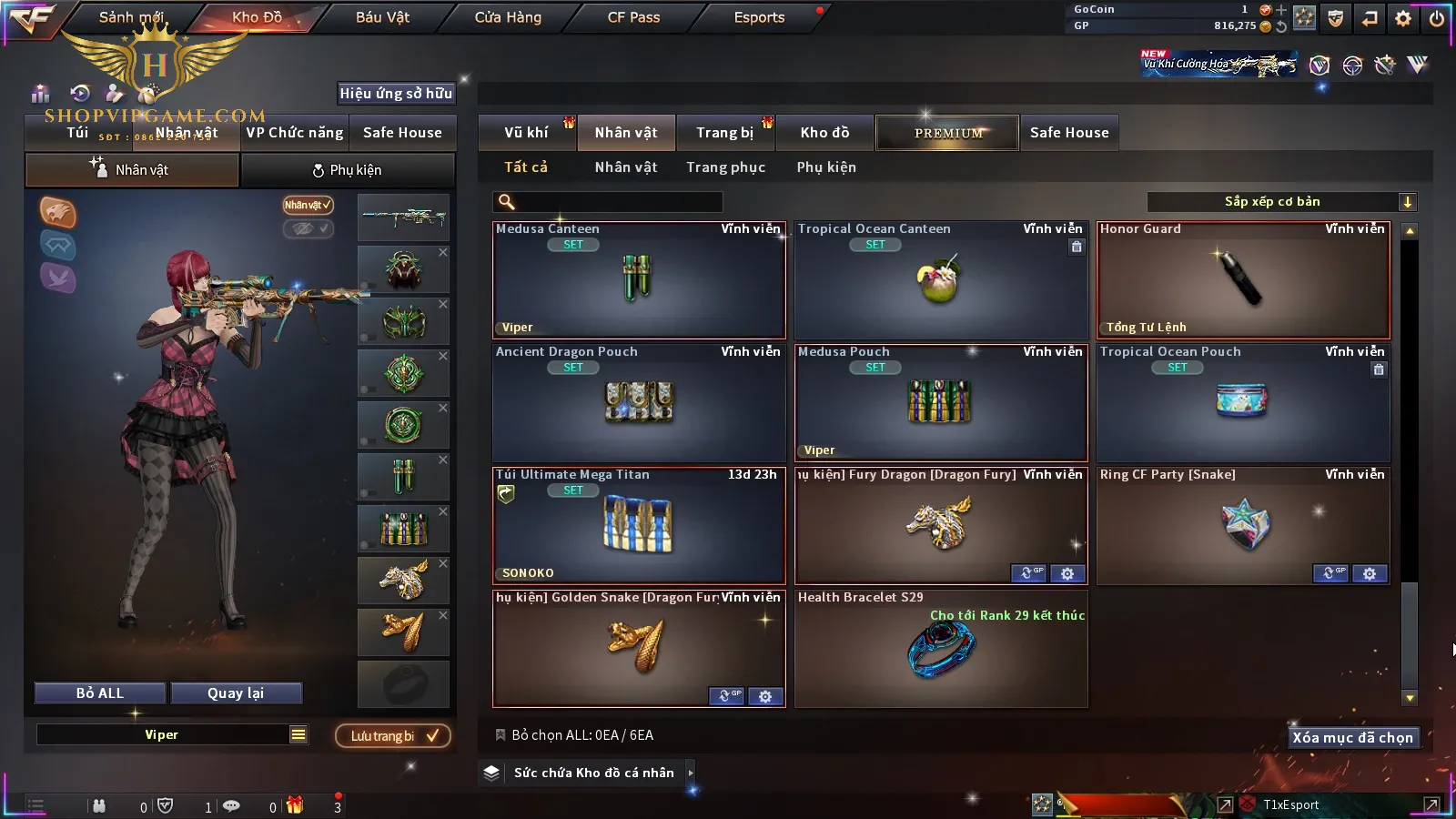Go to the CF Pass menu
Image resolution: width=1456 pixels, height=819 pixels.
(x=633, y=17)
